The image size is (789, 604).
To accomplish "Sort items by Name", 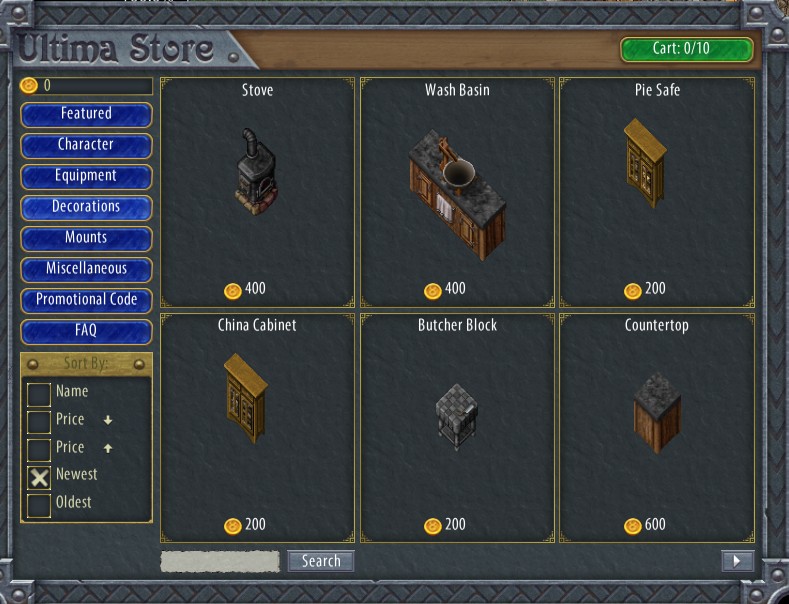I will pos(39,393).
